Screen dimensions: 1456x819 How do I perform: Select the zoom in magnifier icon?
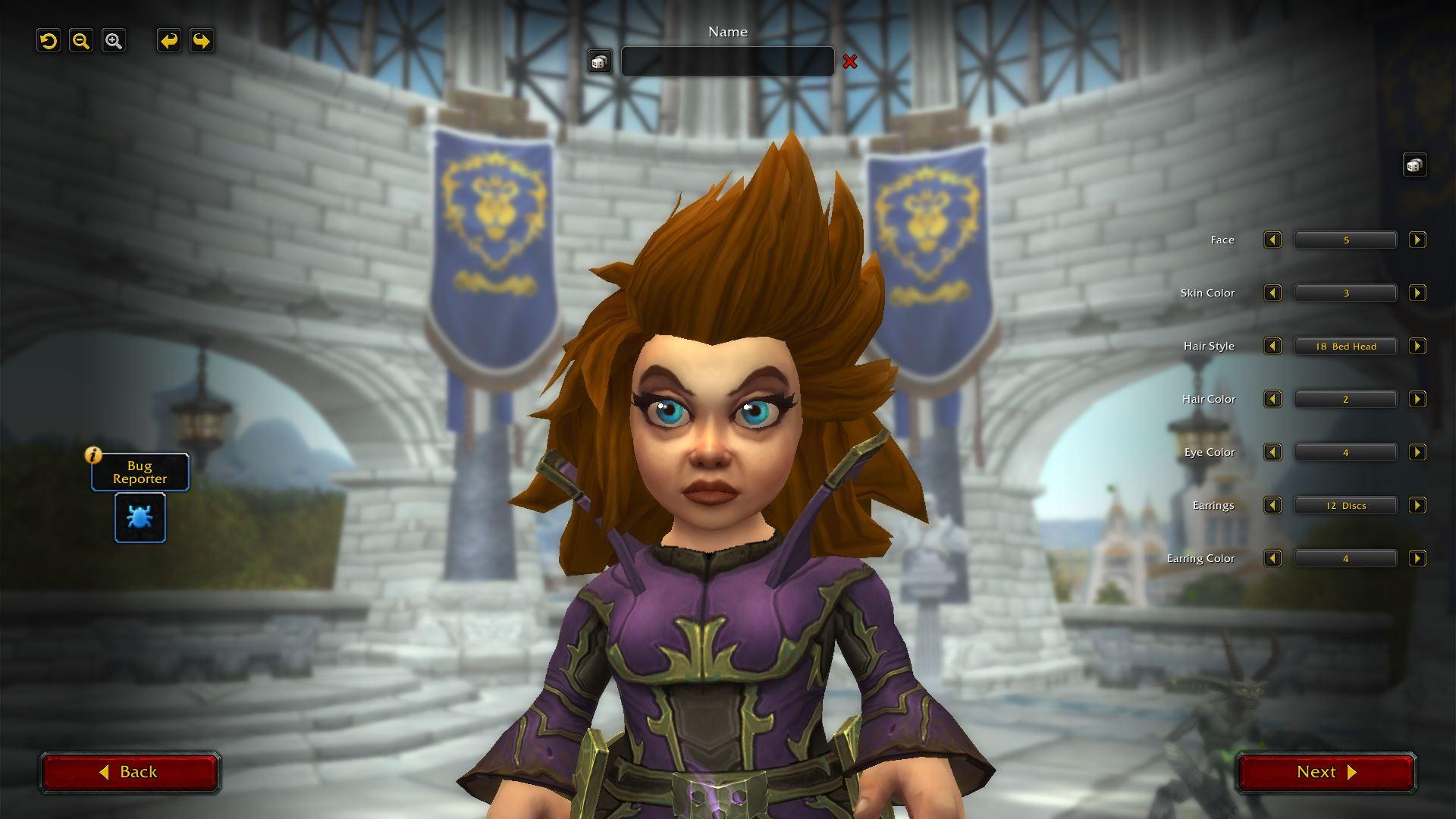tap(114, 40)
